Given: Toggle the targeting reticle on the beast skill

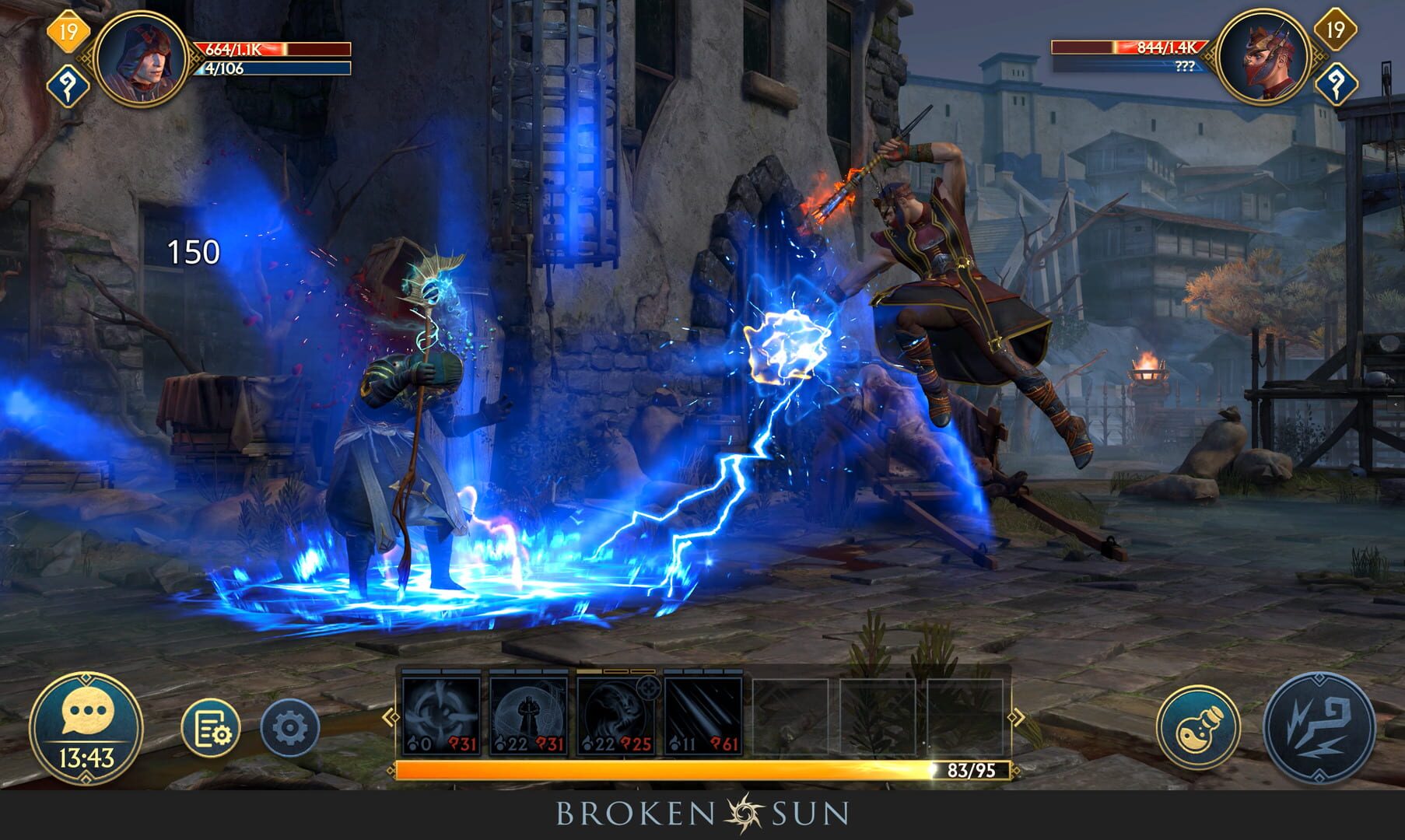Looking at the screenshot, I should 650,689.
